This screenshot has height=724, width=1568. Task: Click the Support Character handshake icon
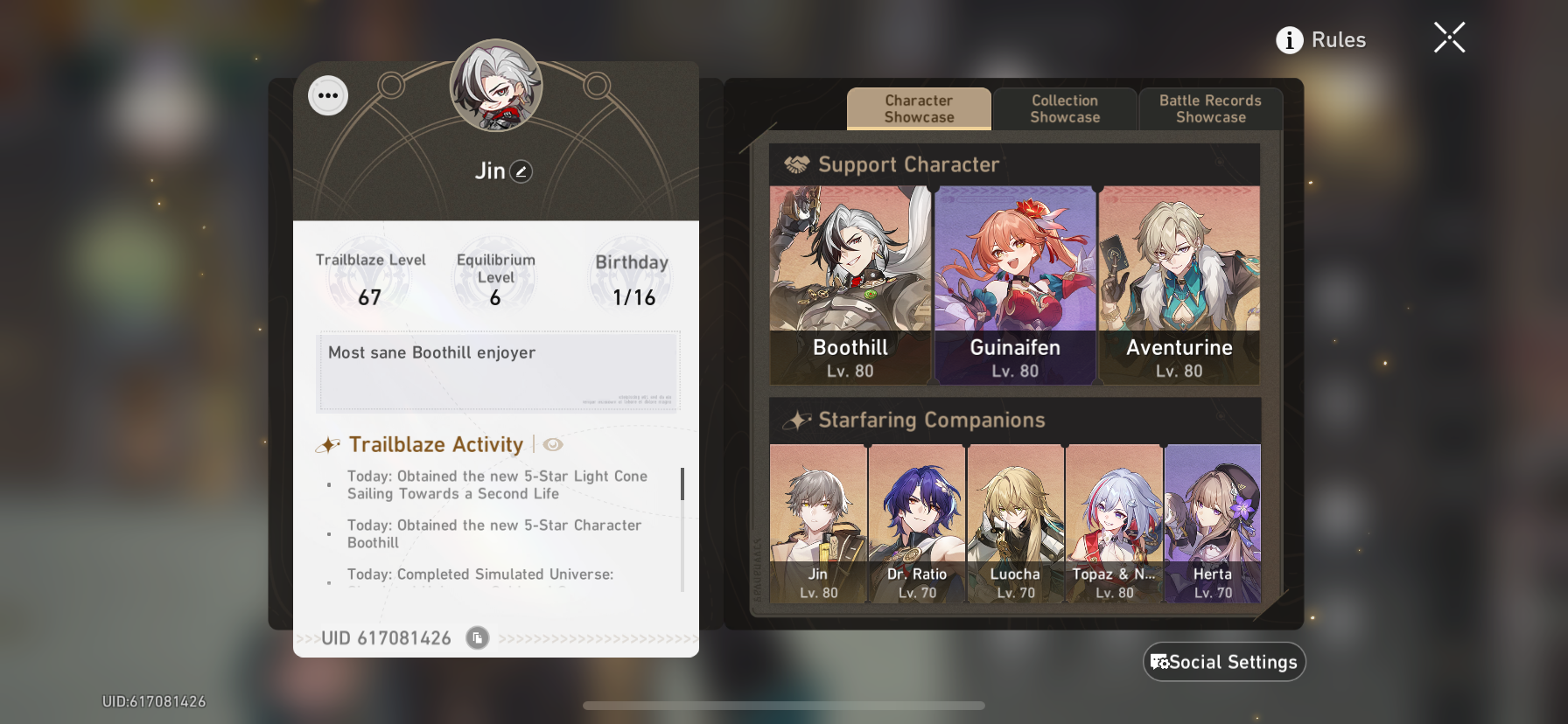click(797, 164)
